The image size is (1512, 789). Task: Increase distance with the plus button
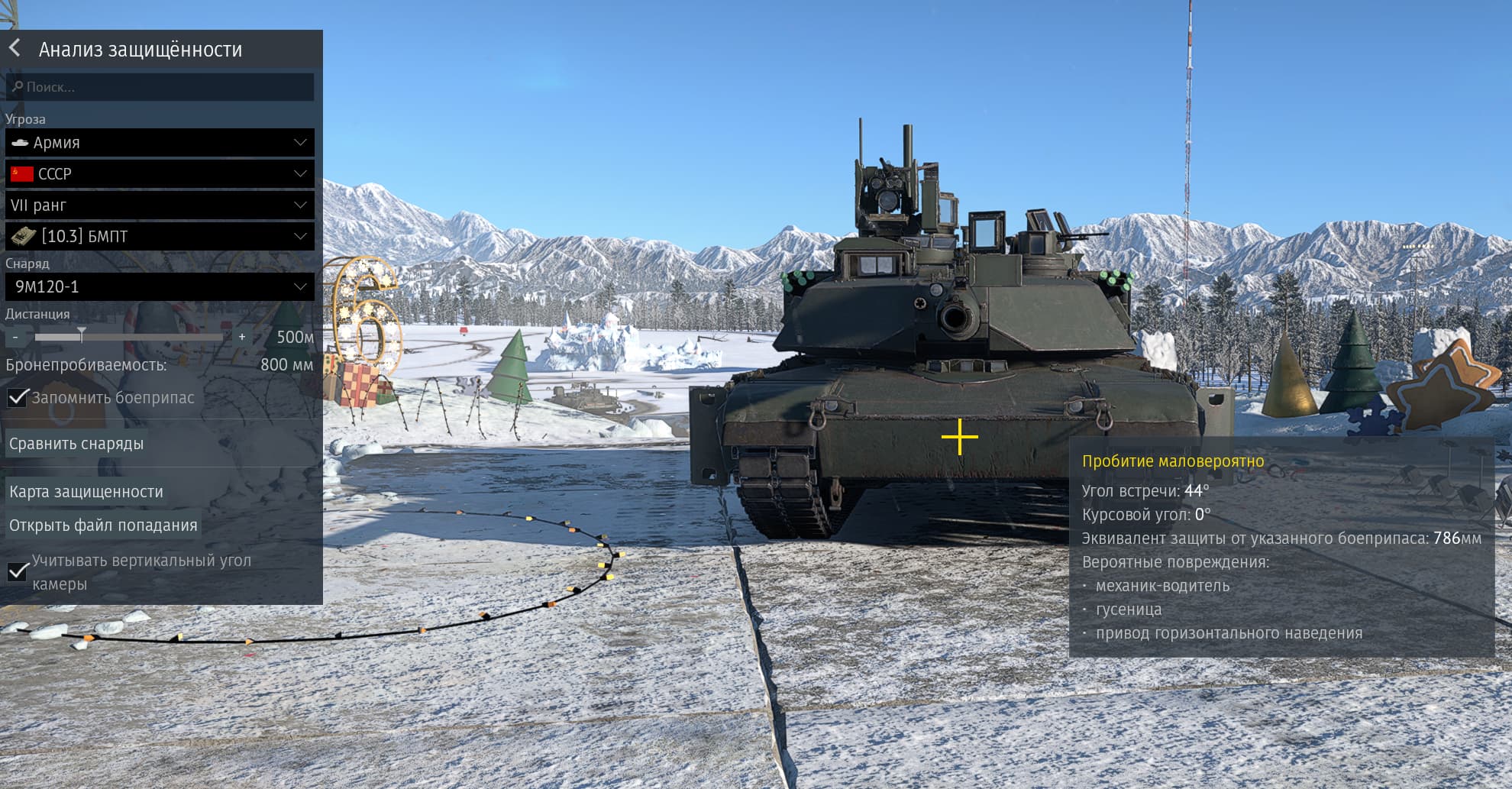pos(242,337)
